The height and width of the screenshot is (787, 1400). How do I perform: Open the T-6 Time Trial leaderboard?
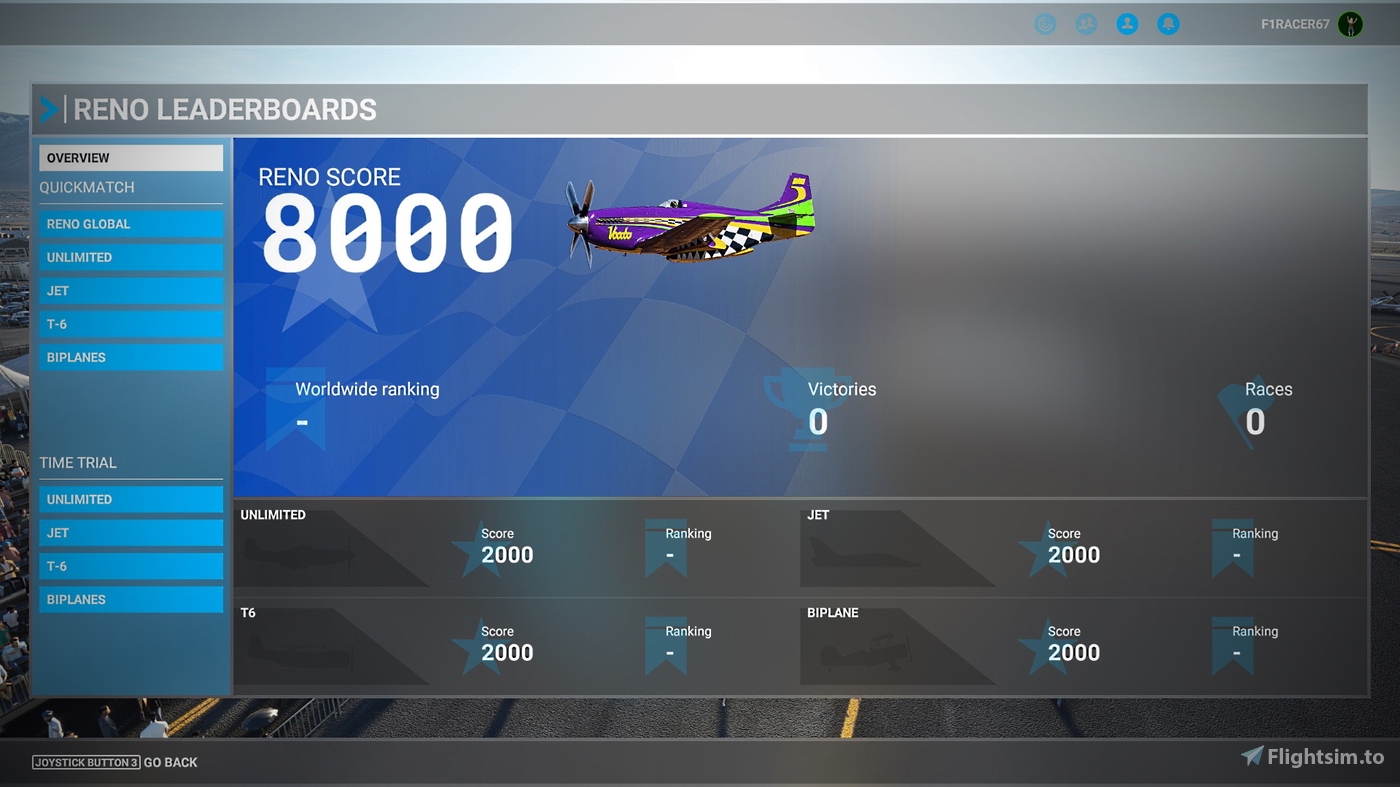pyautogui.click(x=130, y=566)
